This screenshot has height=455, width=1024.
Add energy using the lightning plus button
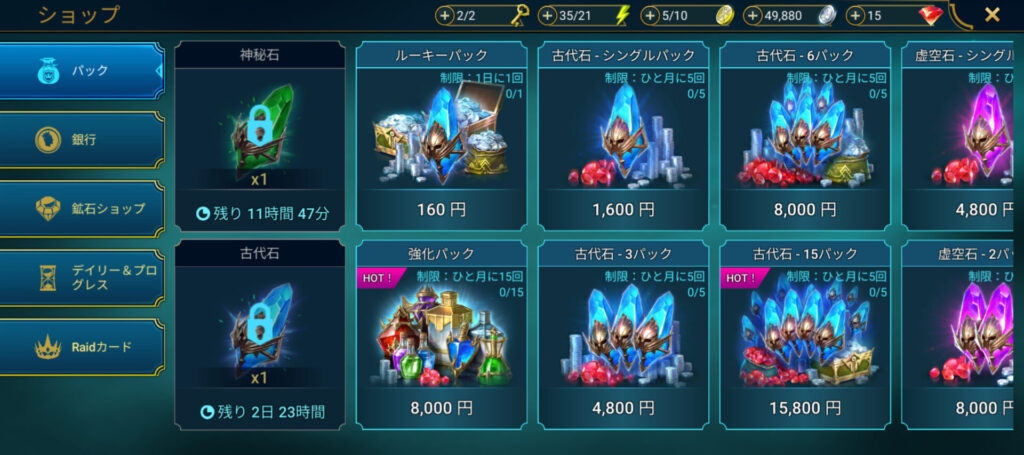pos(549,16)
